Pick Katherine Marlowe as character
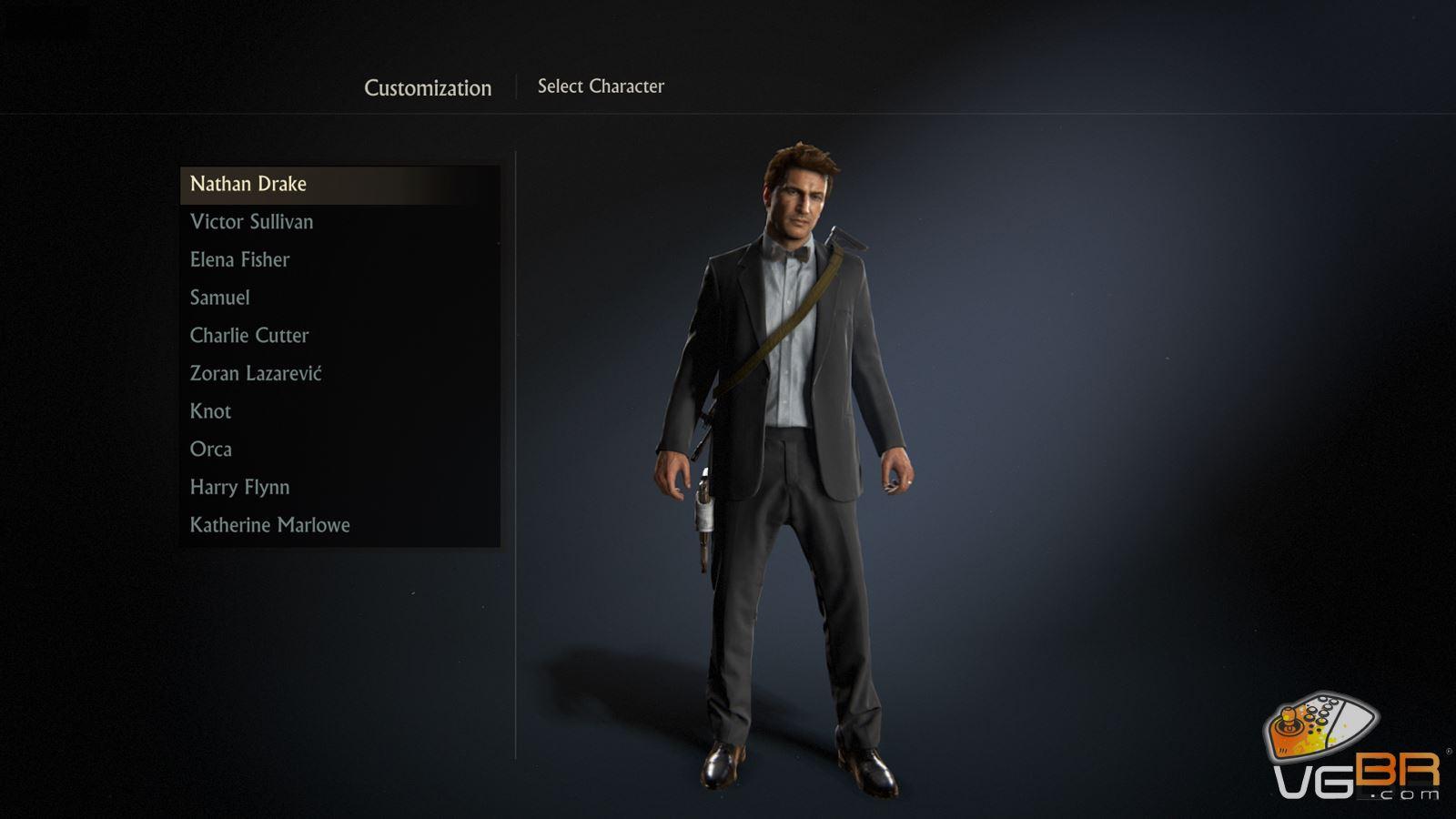This screenshot has width=1456, height=819. tap(269, 525)
